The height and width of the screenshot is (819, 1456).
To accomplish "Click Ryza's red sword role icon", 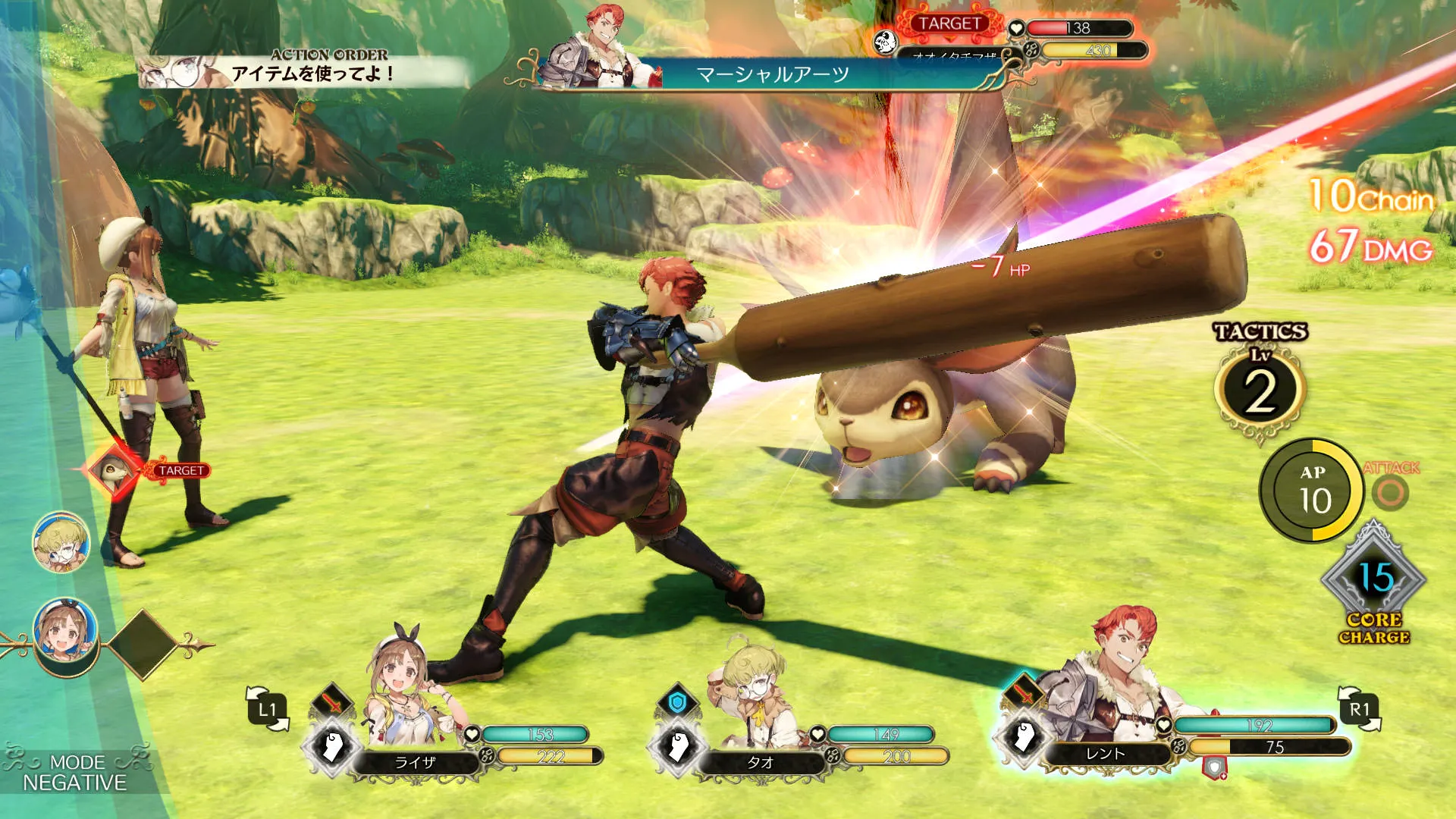I will (332, 702).
